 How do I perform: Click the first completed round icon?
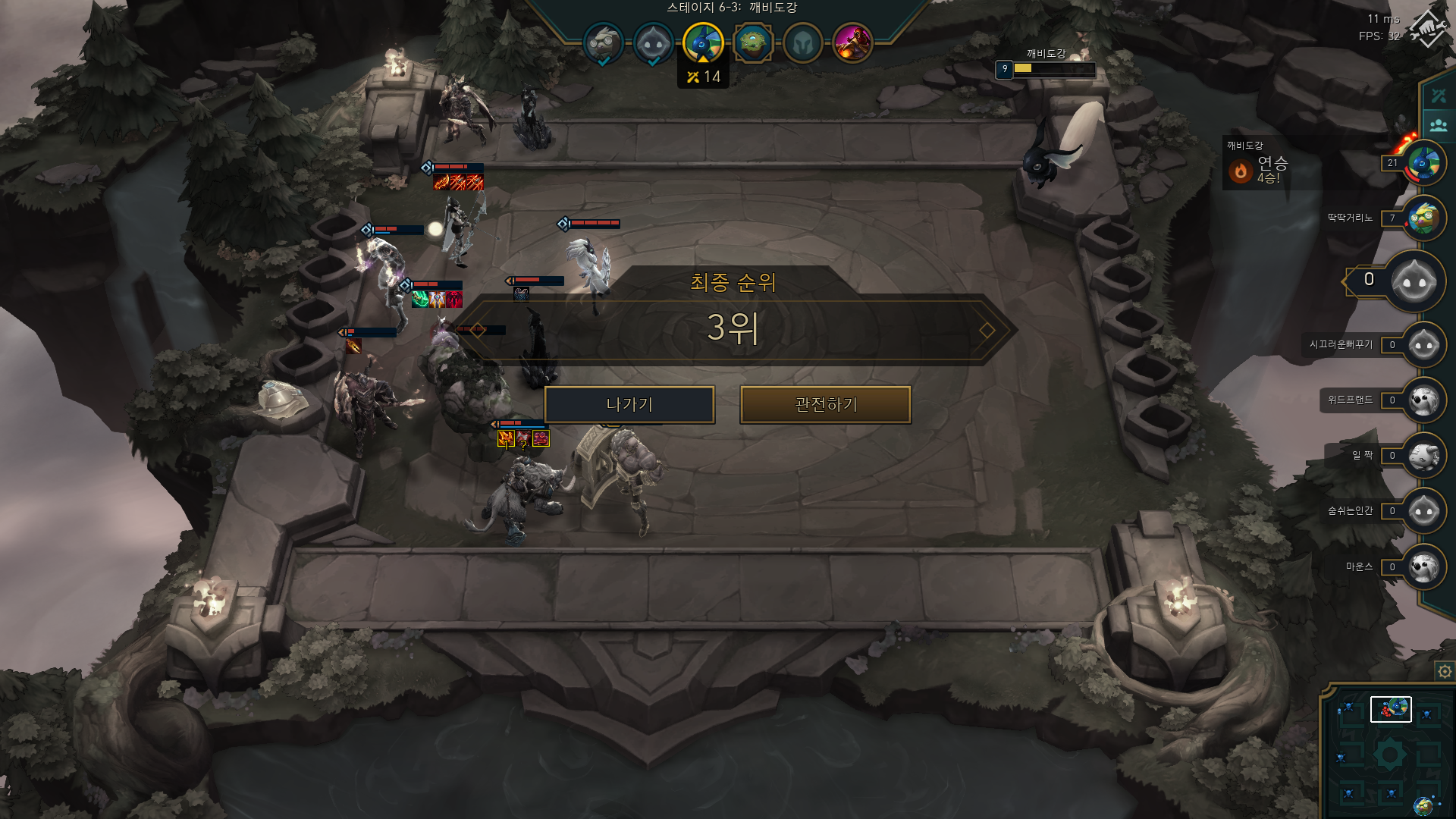(x=603, y=43)
